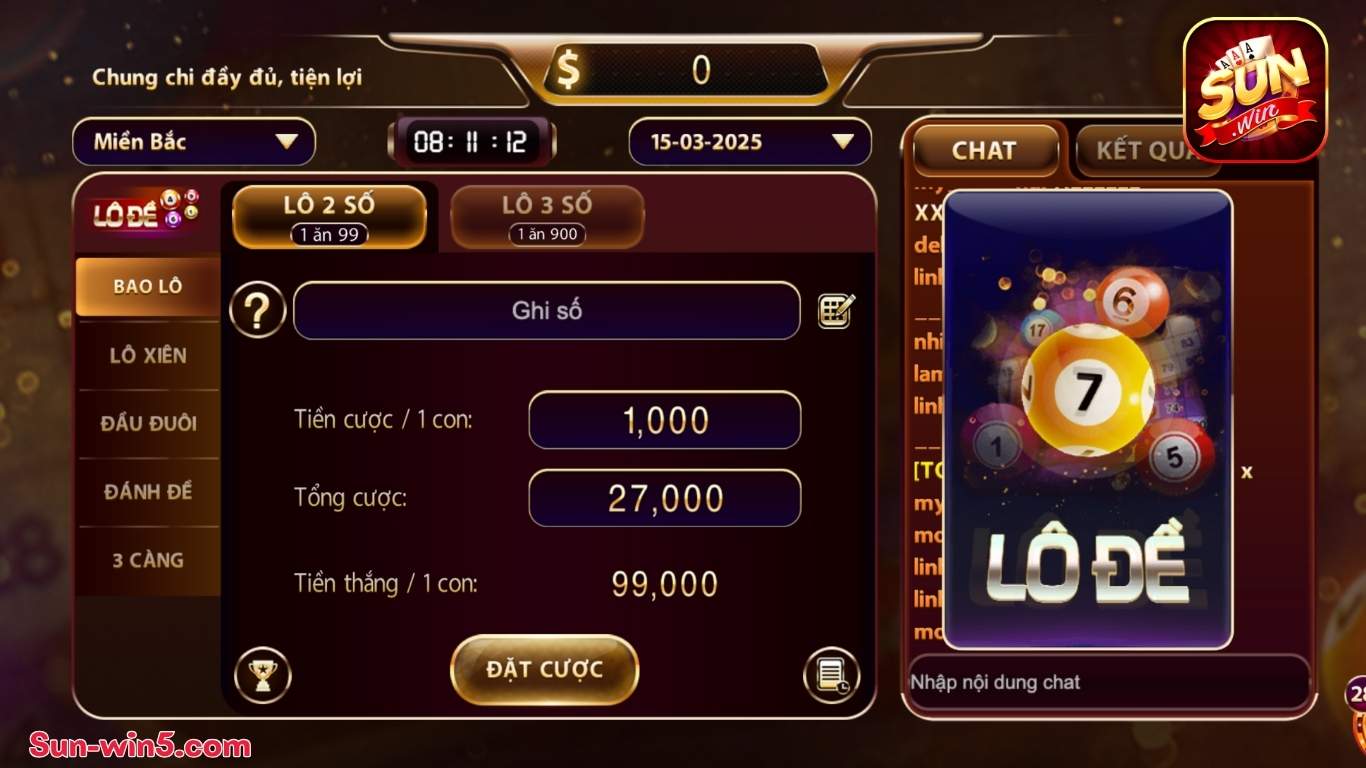Click the Lô Đề logo with dice
The width and height of the screenshot is (1366, 768).
point(146,212)
